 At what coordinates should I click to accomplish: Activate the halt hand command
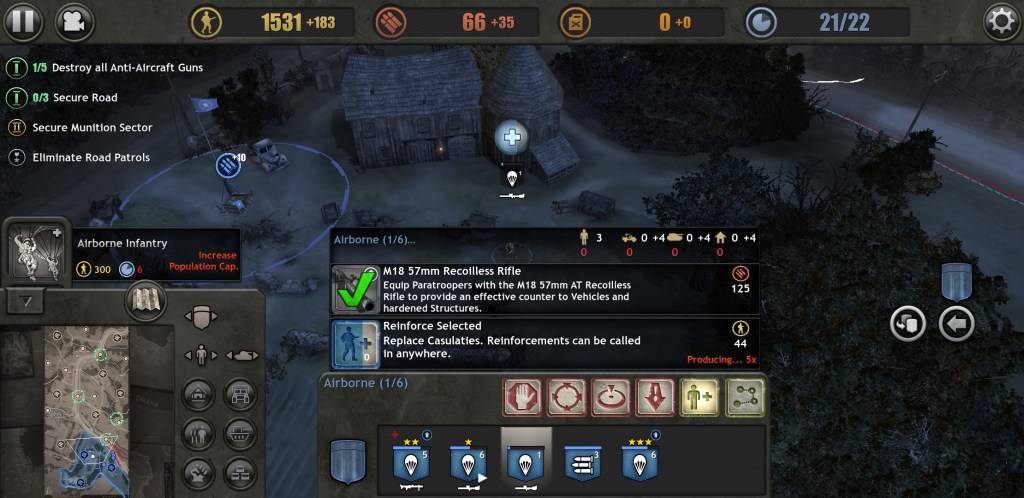coord(523,397)
